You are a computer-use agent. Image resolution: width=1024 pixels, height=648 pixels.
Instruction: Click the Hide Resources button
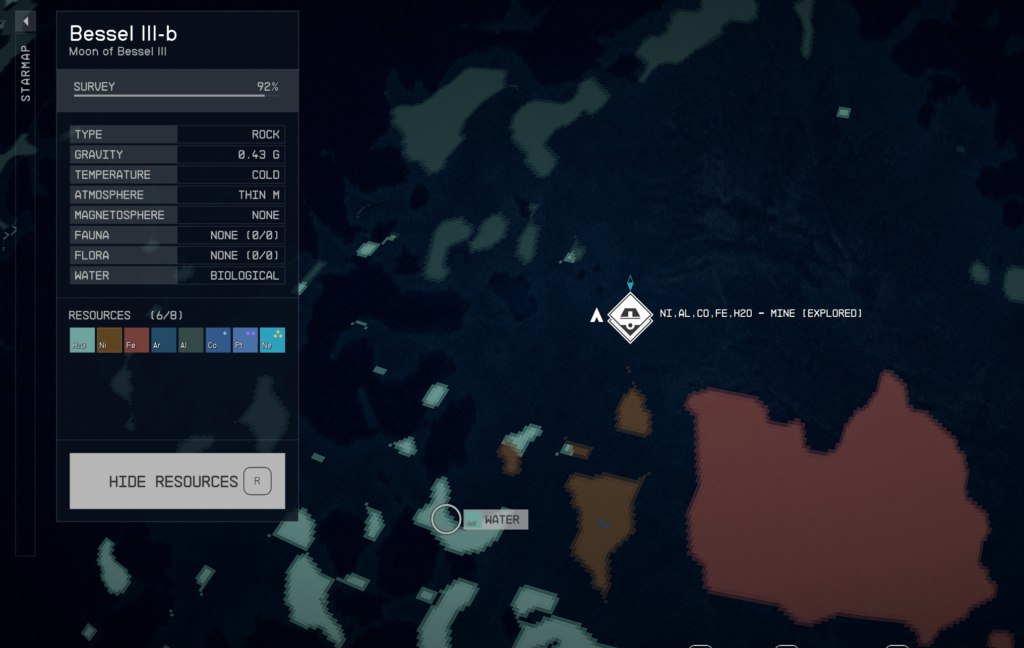[177, 481]
